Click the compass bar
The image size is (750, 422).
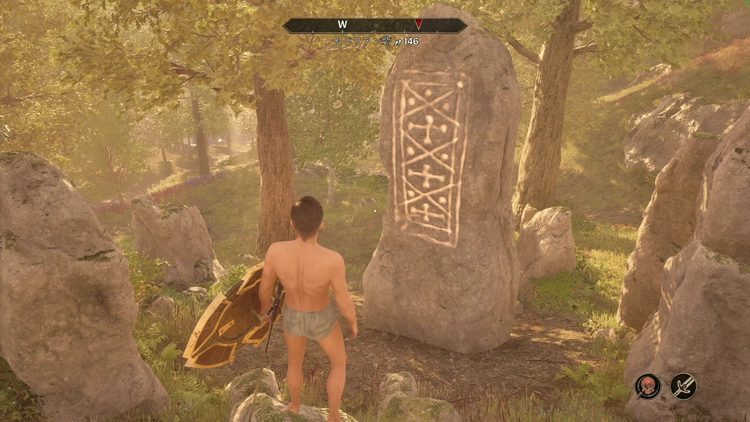[x=374, y=25]
